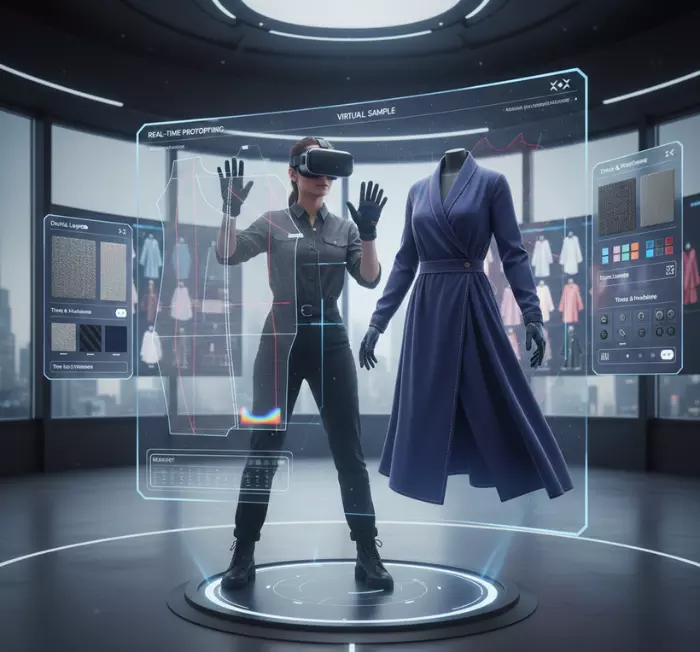Viewport: 700px width, 652px height.
Task: Pick the small dark navy fabric swatch
Action: click(116, 338)
